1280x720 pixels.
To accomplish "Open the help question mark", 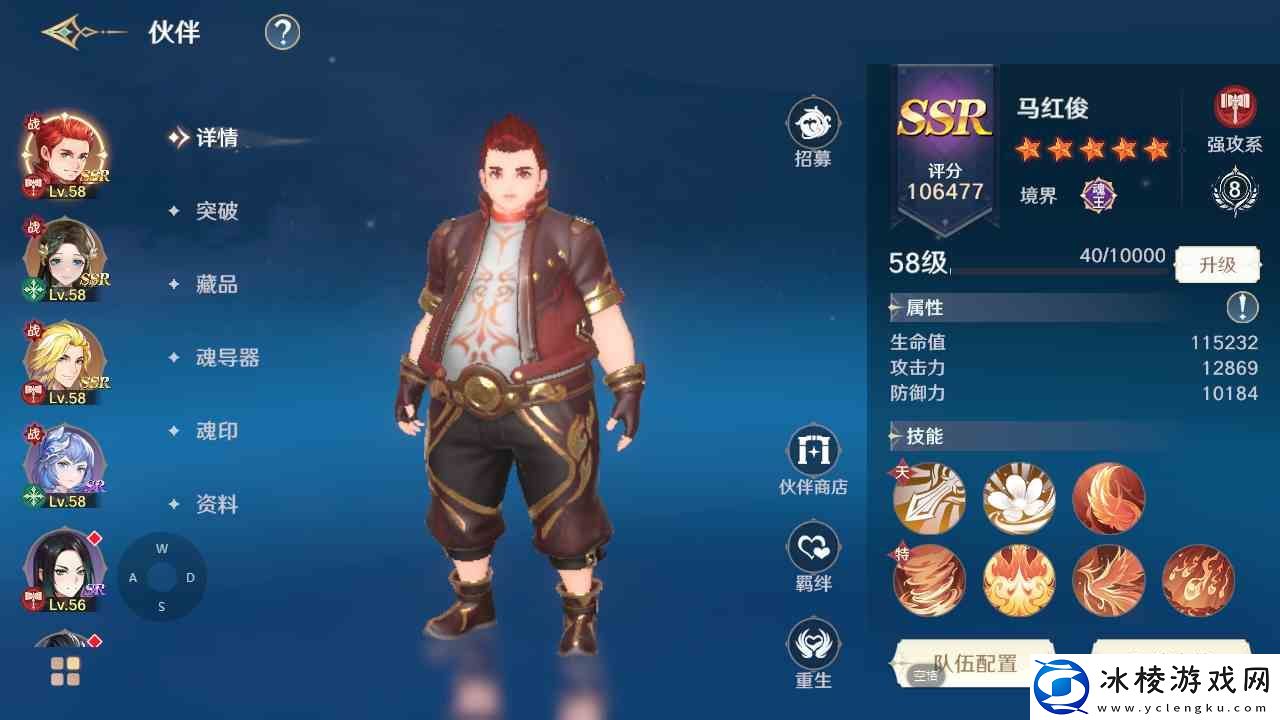I will coord(281,31).
